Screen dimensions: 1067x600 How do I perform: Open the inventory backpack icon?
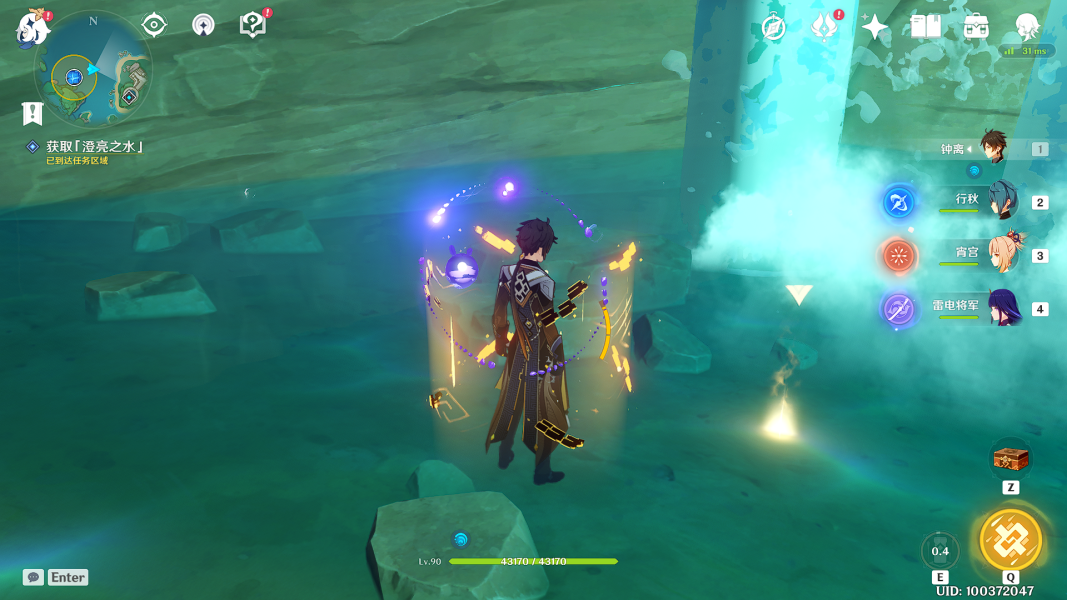(976, 27)
